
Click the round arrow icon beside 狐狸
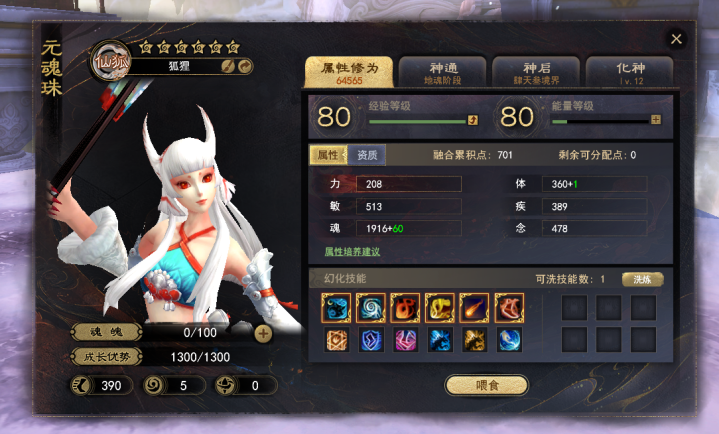244,66
